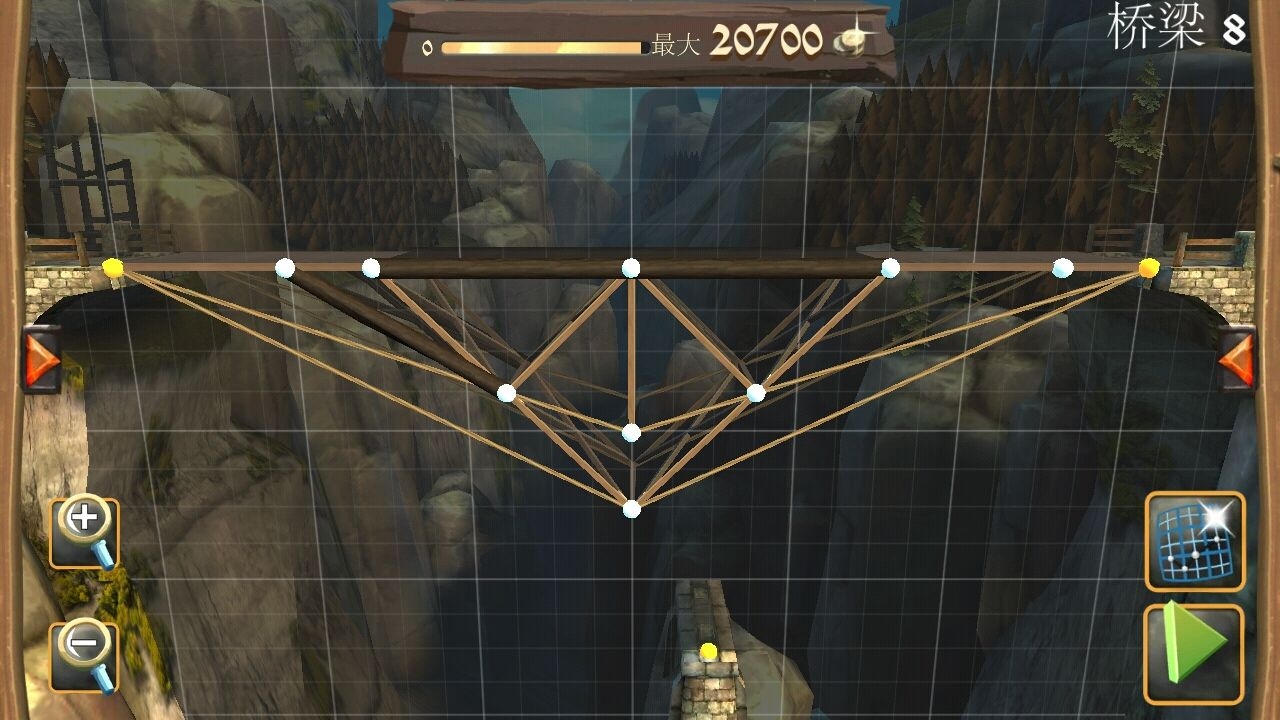Toggle the grid display button
The image size is (1280, 720).
[1194, 540]
